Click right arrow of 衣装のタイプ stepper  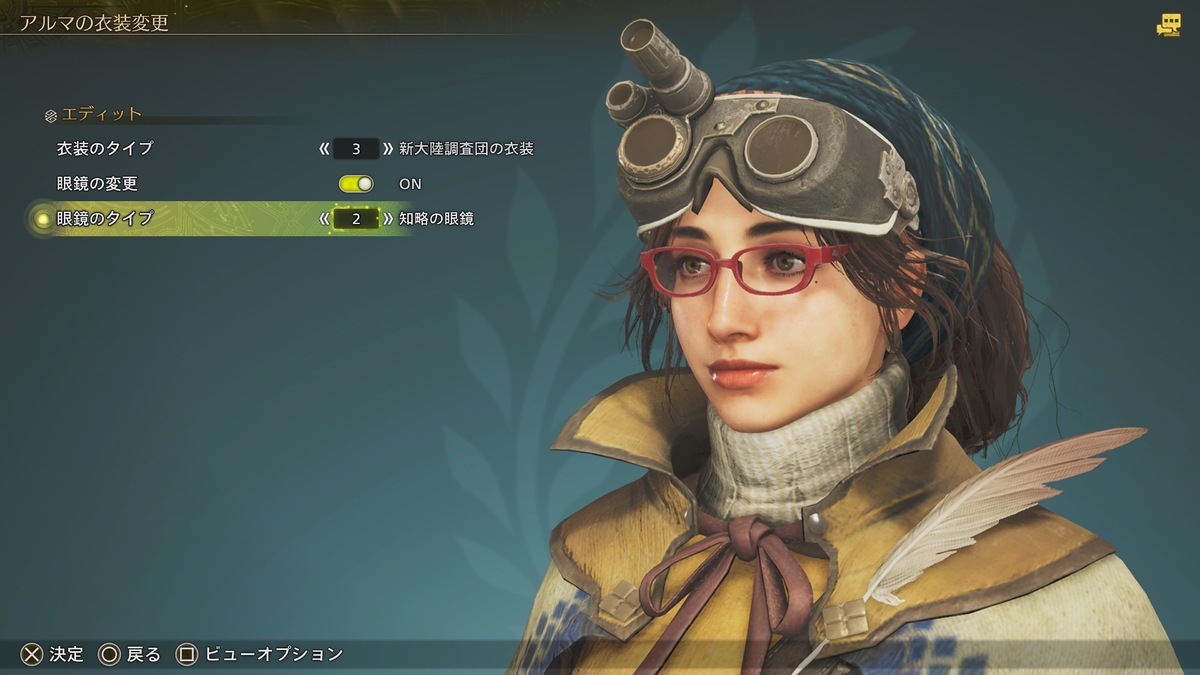point(388,149)
